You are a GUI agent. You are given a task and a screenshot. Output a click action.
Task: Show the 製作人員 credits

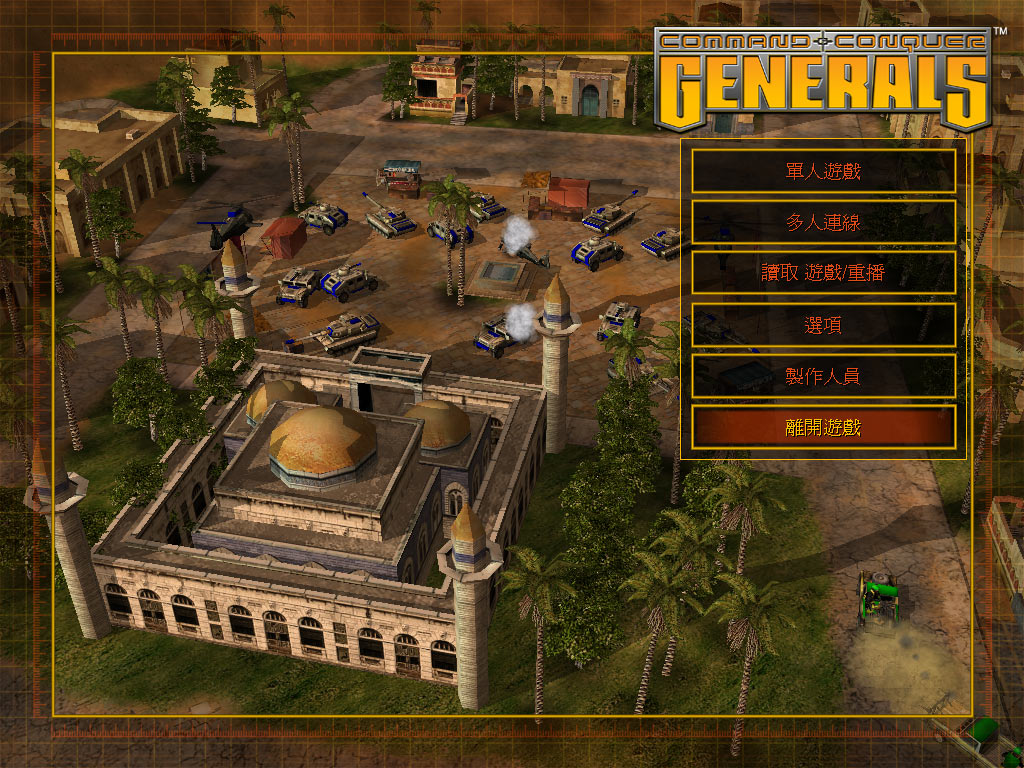point(823,376)
